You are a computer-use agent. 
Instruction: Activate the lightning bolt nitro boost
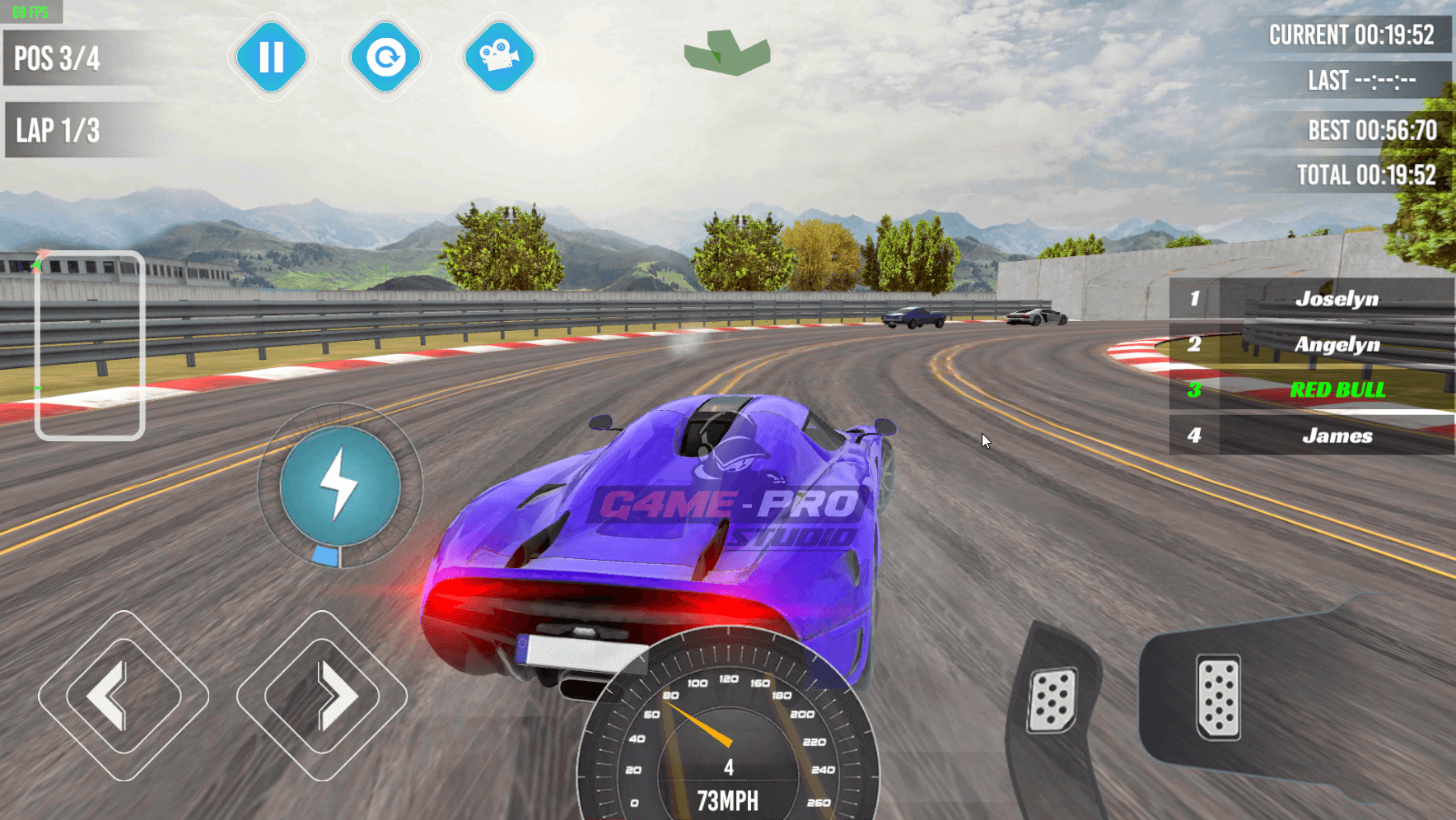click(340, 486)
